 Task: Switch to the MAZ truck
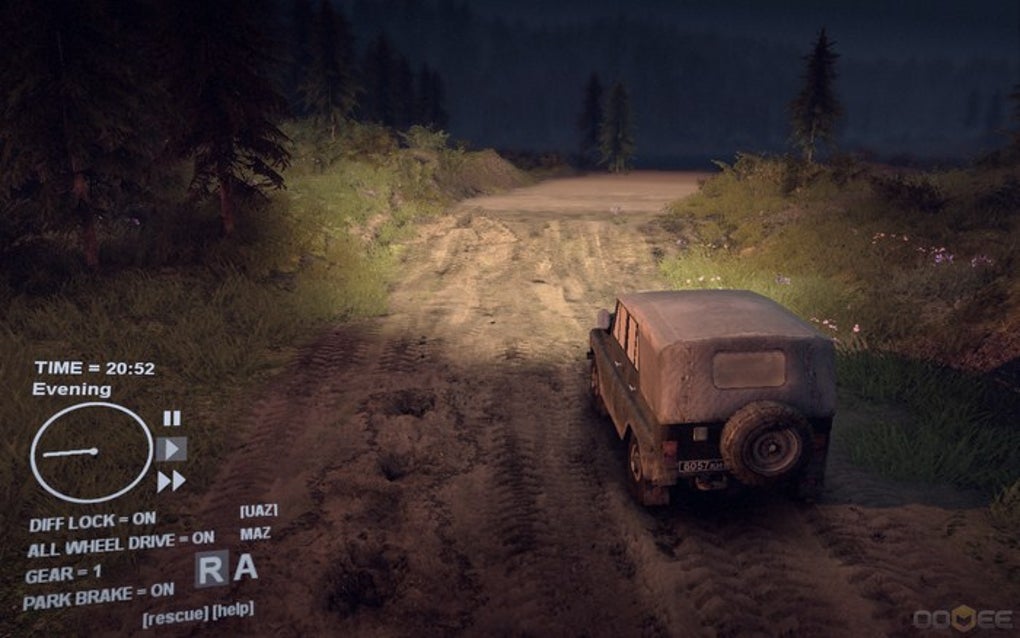tap(255, 534)
